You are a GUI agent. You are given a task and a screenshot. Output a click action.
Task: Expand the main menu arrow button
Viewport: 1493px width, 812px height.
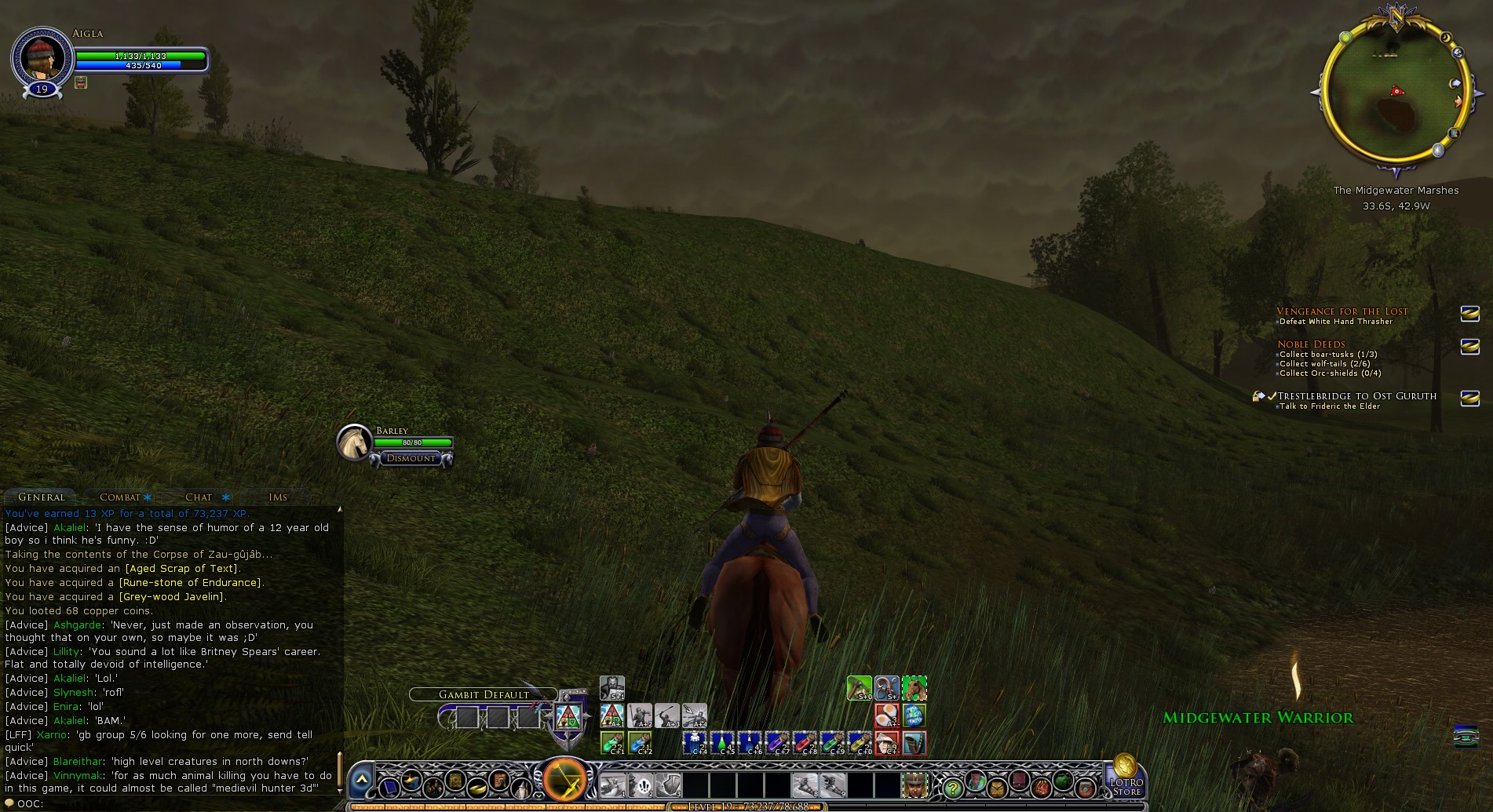[362, 780]
